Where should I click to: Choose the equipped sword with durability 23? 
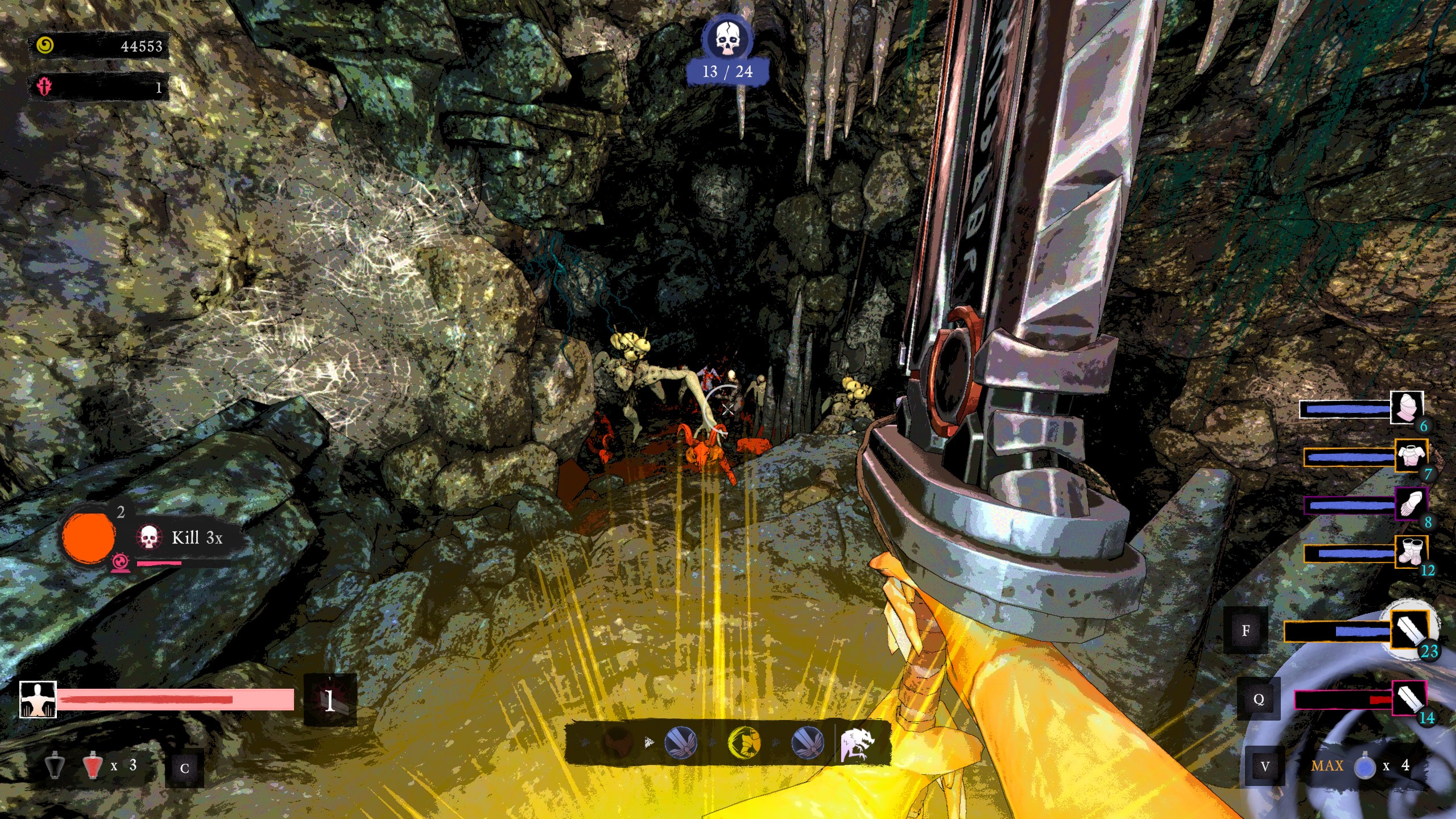coord(1409,630)
